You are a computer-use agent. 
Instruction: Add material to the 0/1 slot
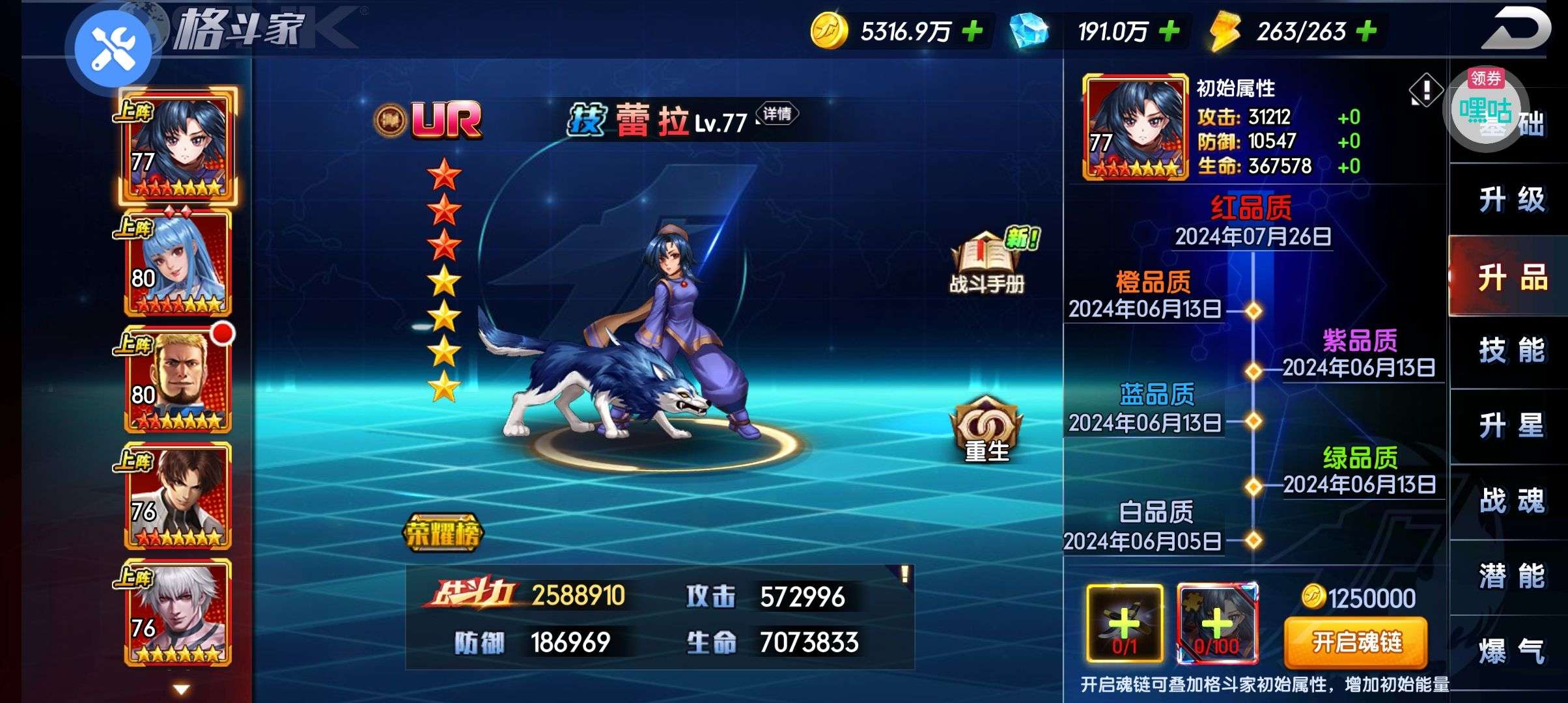click(1125, 624)
